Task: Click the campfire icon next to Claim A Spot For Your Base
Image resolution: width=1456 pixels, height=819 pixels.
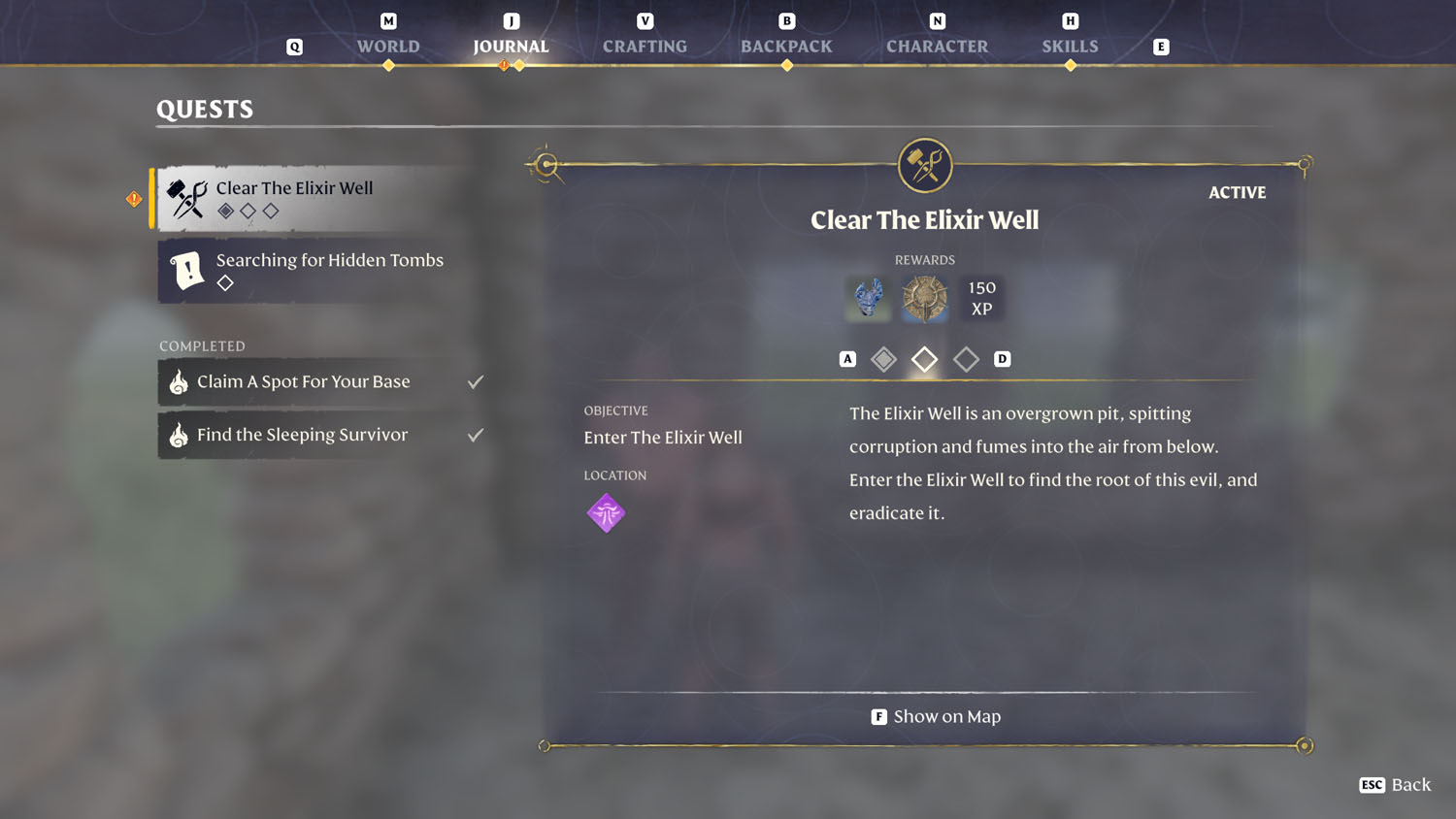Action: 177,381
